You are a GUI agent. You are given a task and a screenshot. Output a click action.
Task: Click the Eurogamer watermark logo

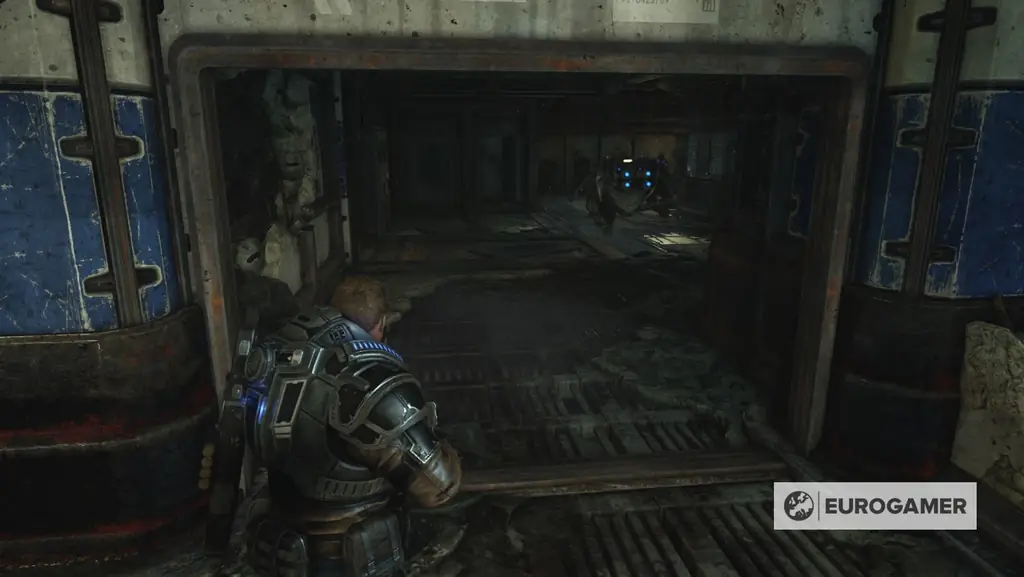click(x=874, y=506)
